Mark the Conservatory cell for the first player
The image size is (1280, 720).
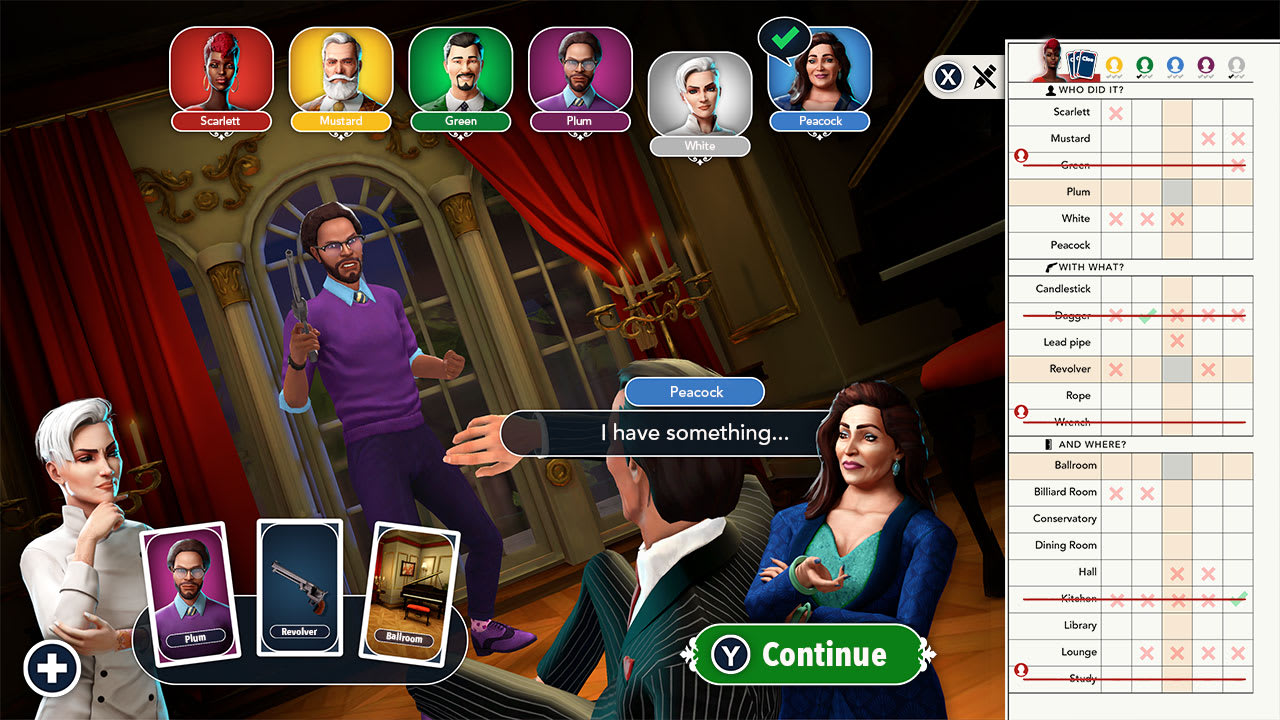1118,518
